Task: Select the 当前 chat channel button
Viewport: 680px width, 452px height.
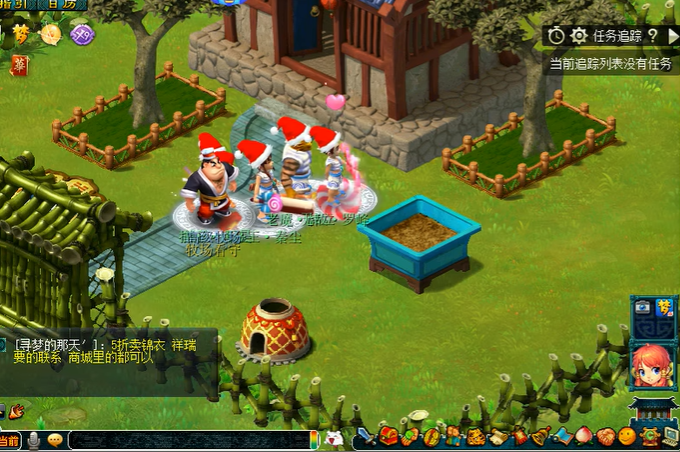Action: 10,440
